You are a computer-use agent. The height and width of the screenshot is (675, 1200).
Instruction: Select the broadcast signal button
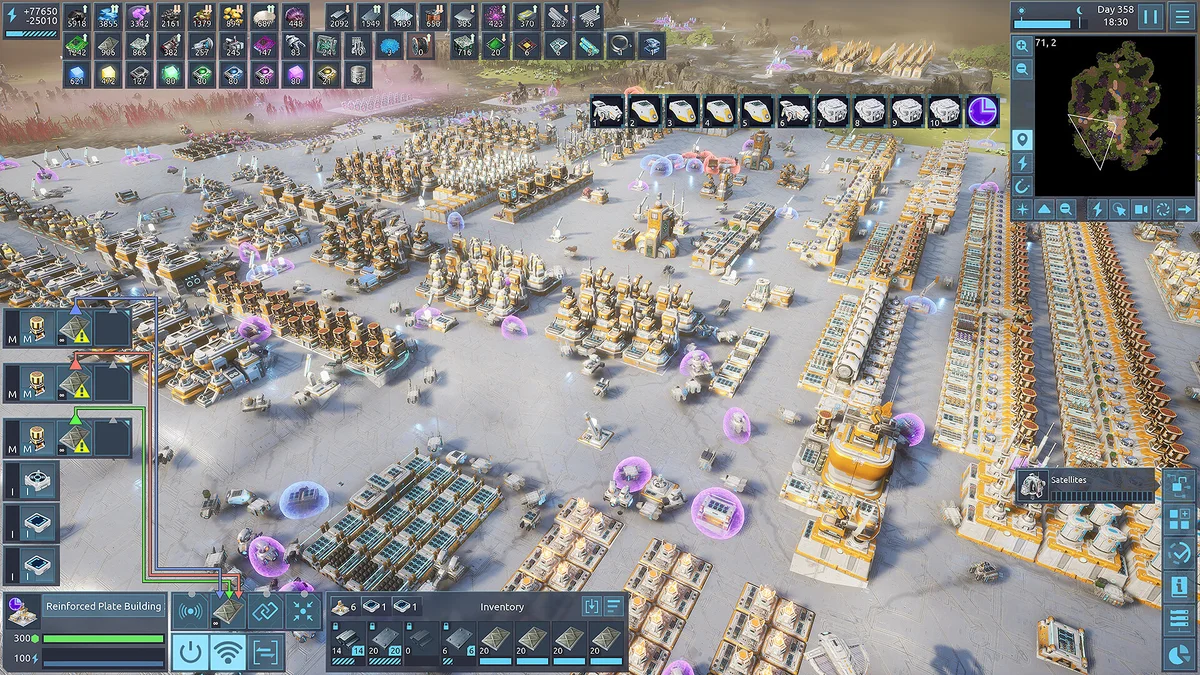(x=190, y=611)
